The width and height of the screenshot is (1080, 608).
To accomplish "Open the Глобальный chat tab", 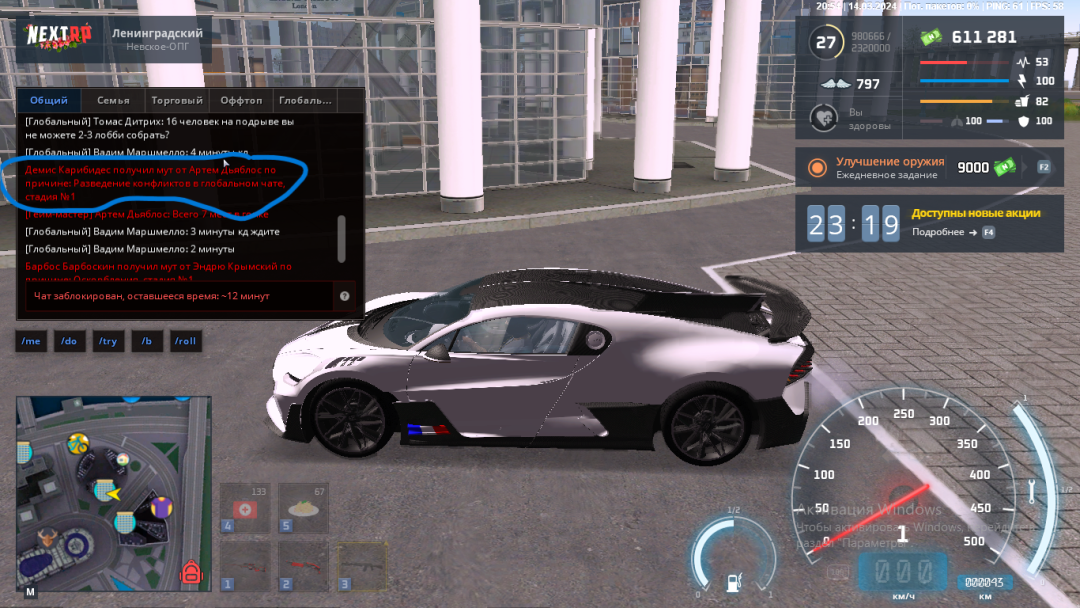I will pyautogui.click(x=305, y=100).
